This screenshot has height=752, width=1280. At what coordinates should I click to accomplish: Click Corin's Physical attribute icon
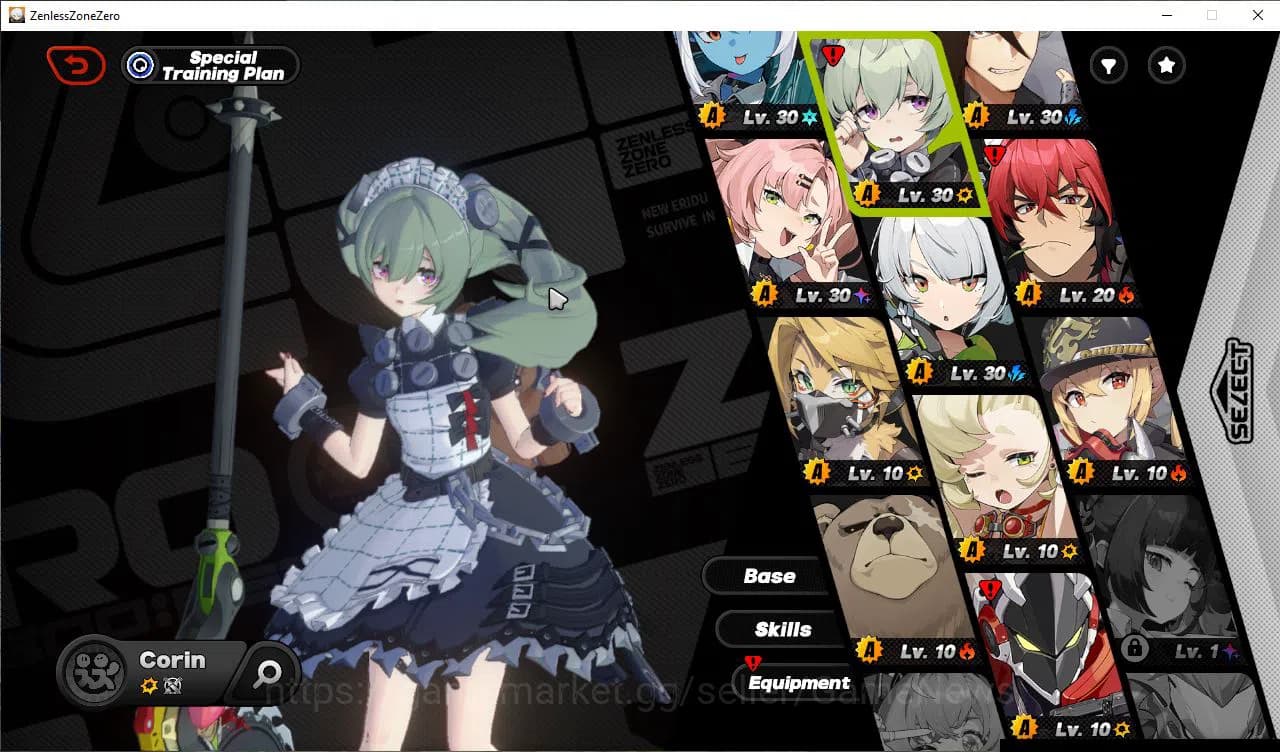pos(148,684)
